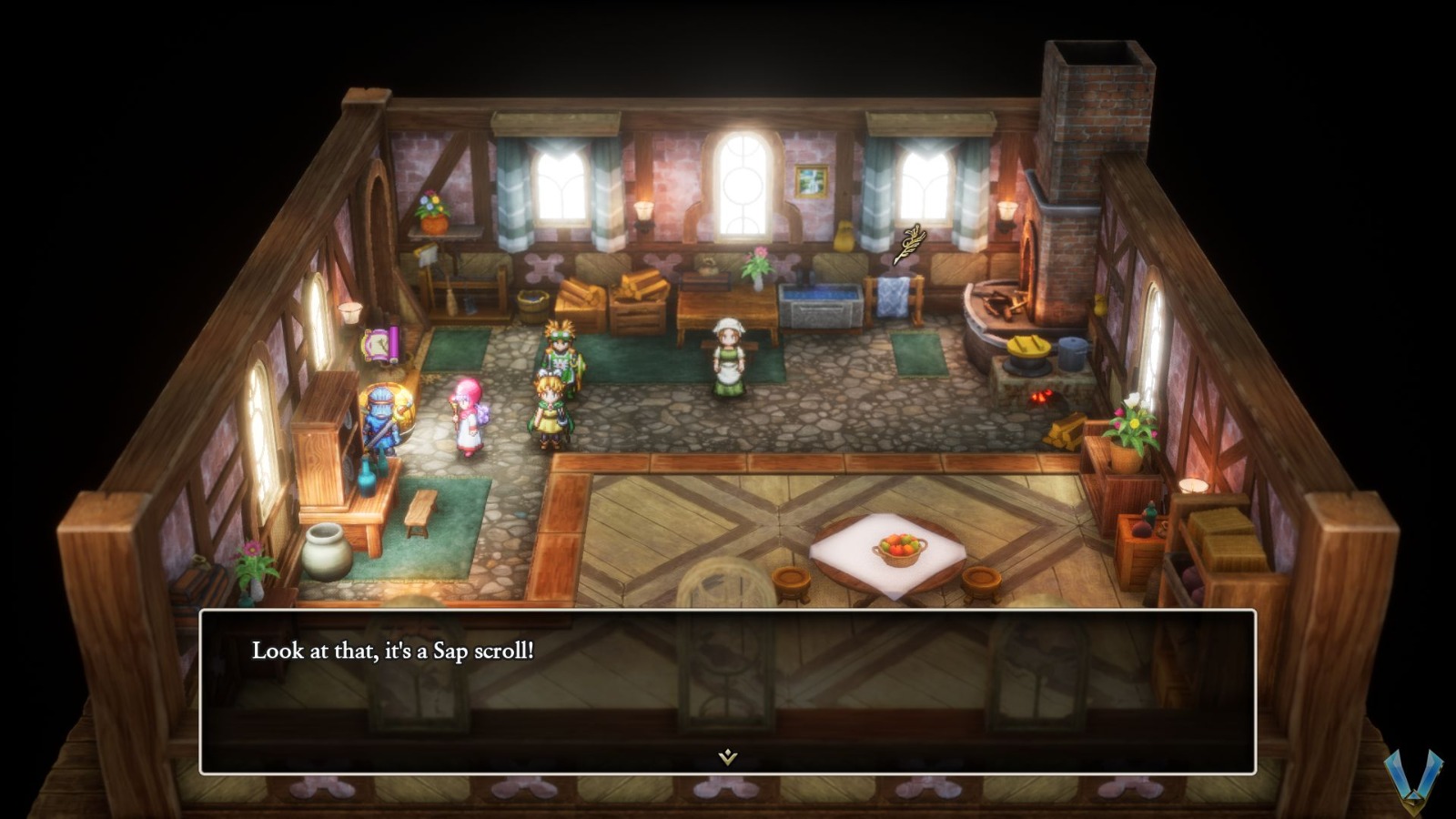Viewport: 1456px width, 819px height.
Task: Click the dialogue advance arrow
Action: point(725,755)
